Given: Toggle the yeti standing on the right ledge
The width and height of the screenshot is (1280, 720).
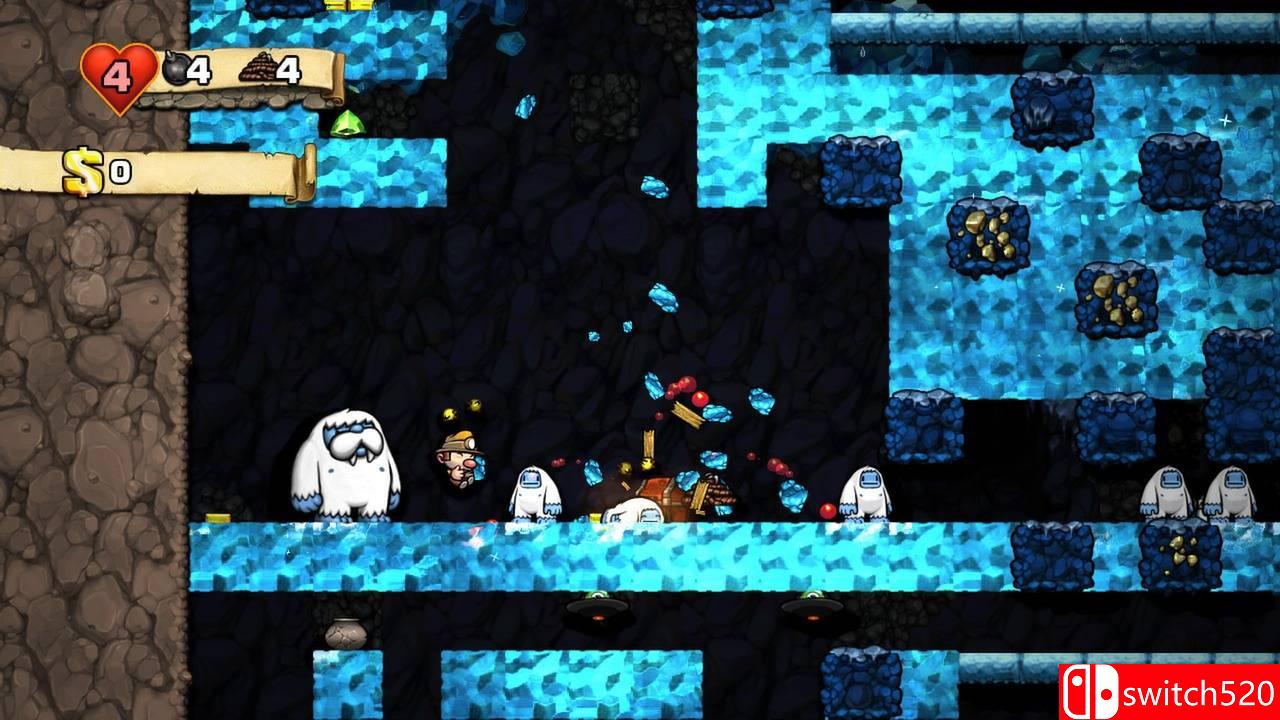Looking at the screenshot, I should coord(868,492).
